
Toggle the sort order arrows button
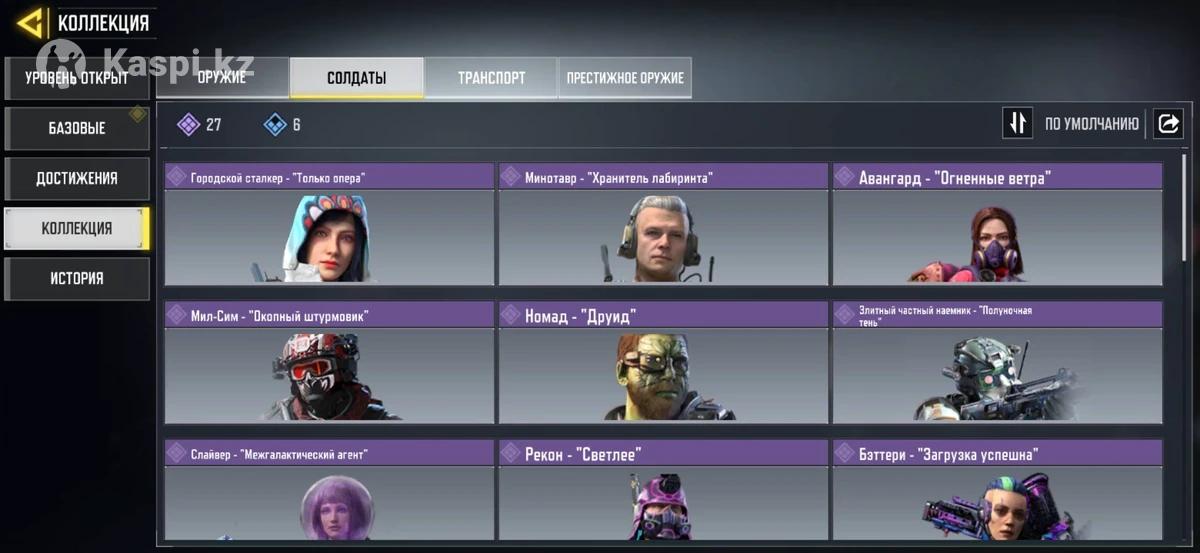click(x=1017, y=123)
